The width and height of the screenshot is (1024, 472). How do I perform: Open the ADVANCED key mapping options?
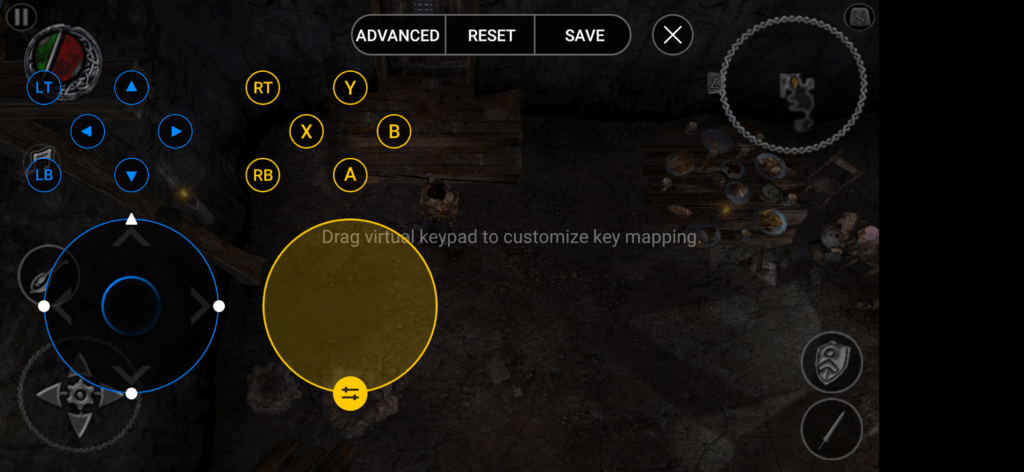pyautogui.click(x=398, y=35)
